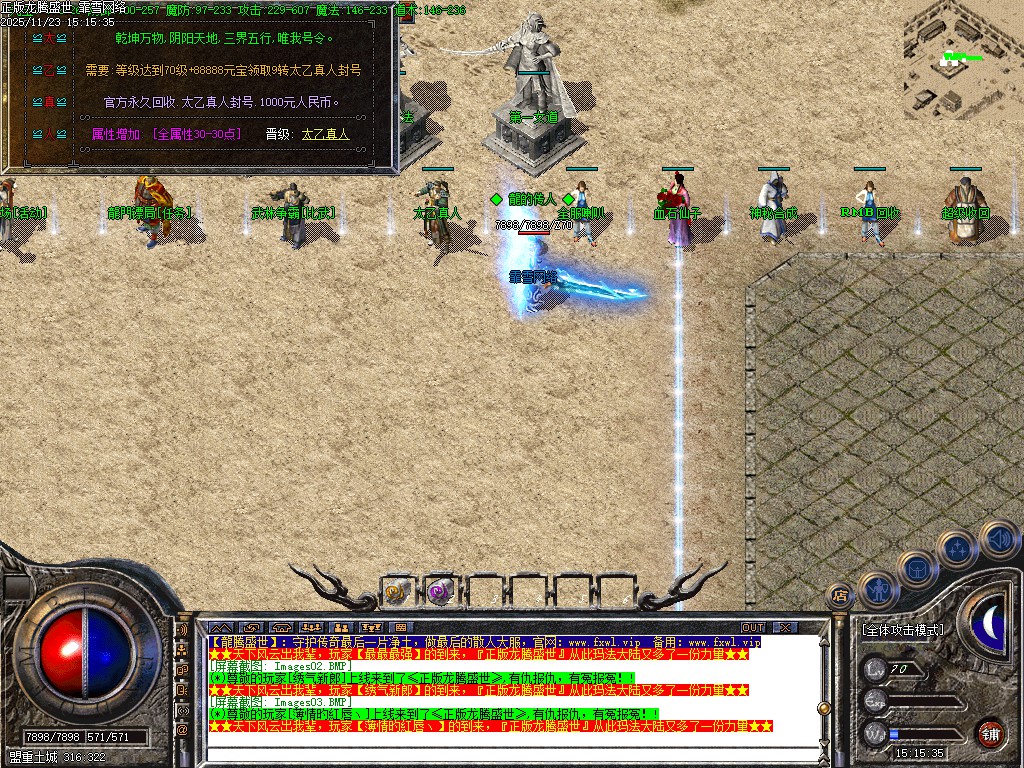Open the bag inventory icon
Viewport: 1024px width, 768px height.
coord(916,568)
